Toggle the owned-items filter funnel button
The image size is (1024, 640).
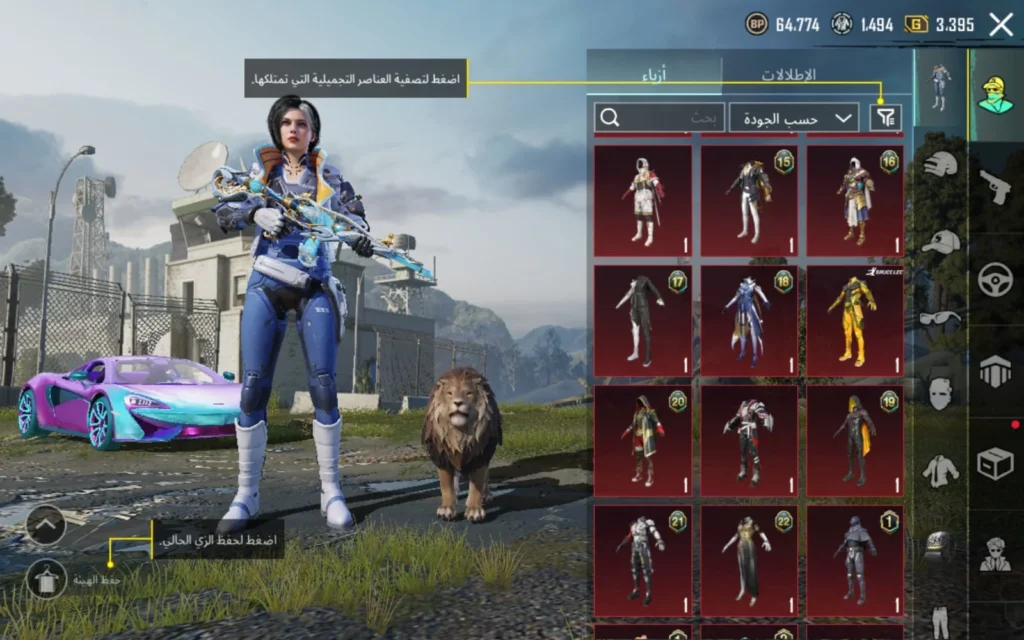pos(885,118)
